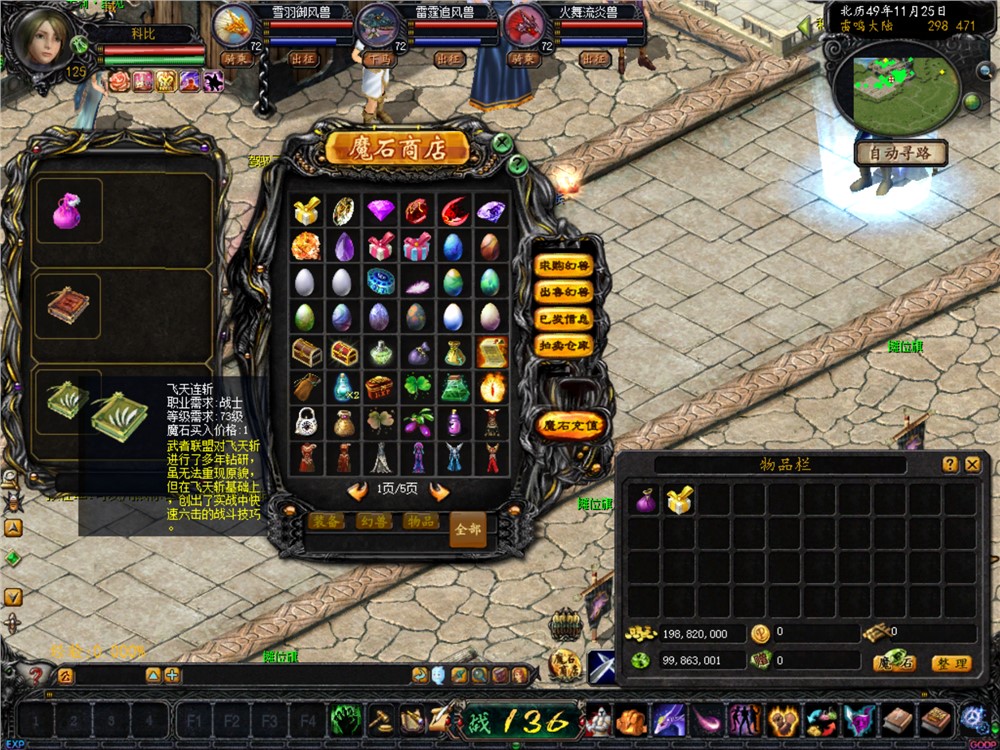Choose the four-leaf clover shop item
The width and height of the screenshot is (1000, 750).
[x=418, y=386]
